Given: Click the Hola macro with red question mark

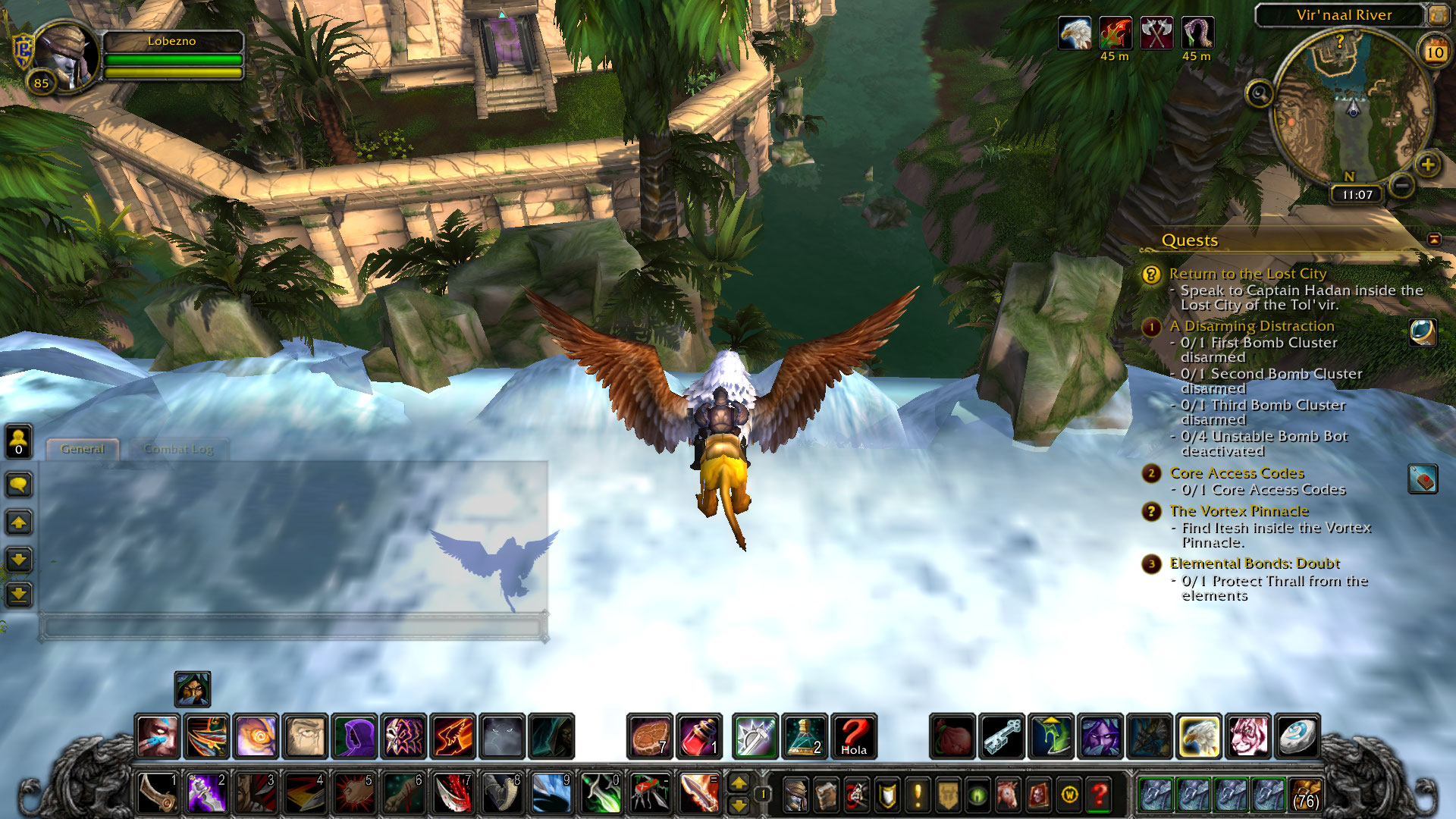Looking at the screenshot, I should pyautogui.click(x=854, y=736).
